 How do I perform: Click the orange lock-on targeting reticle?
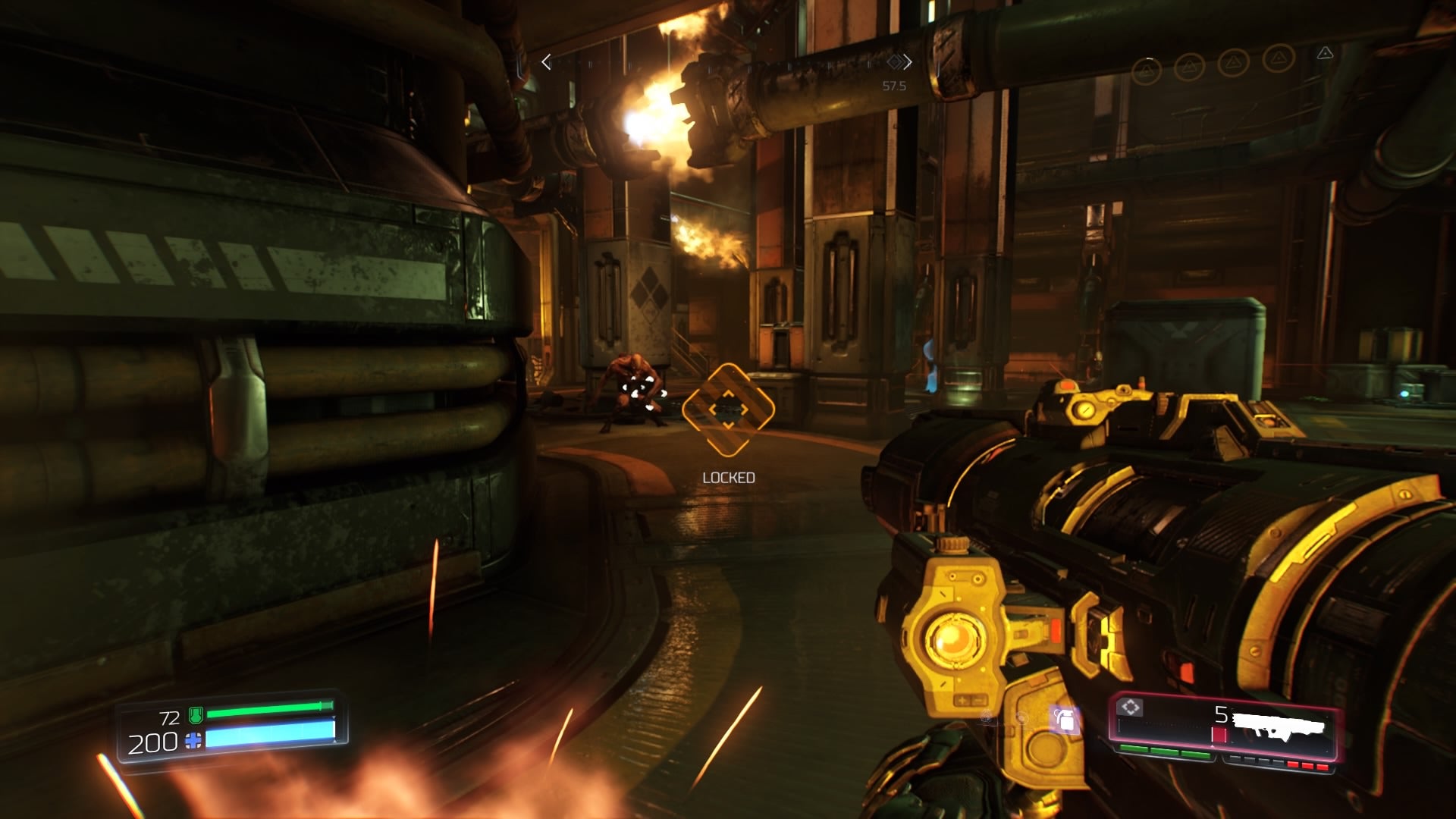[x=728, y=409]
